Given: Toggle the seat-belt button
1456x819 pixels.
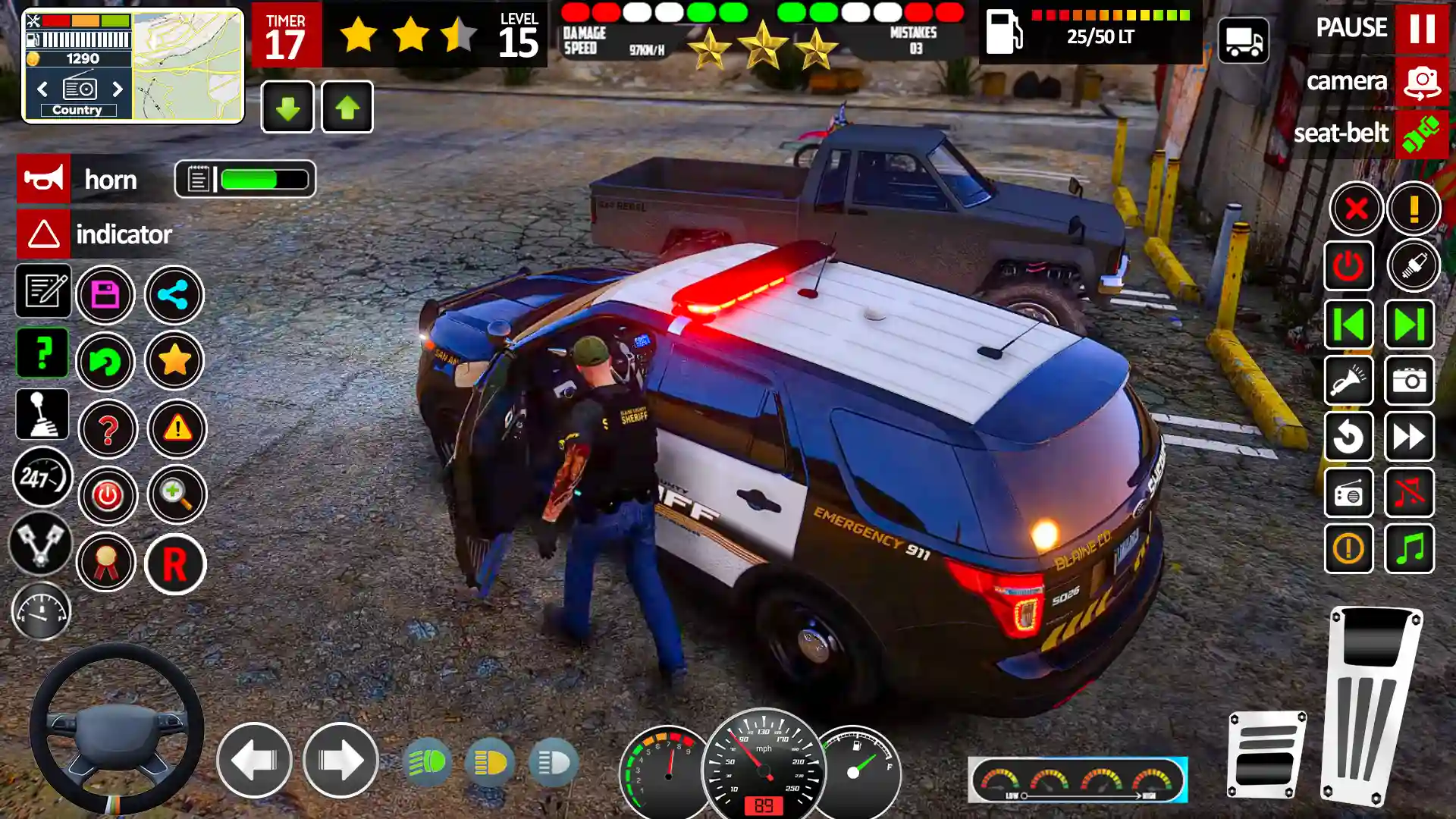Looking at the screenshot, I should click(x=1421, y=134).
